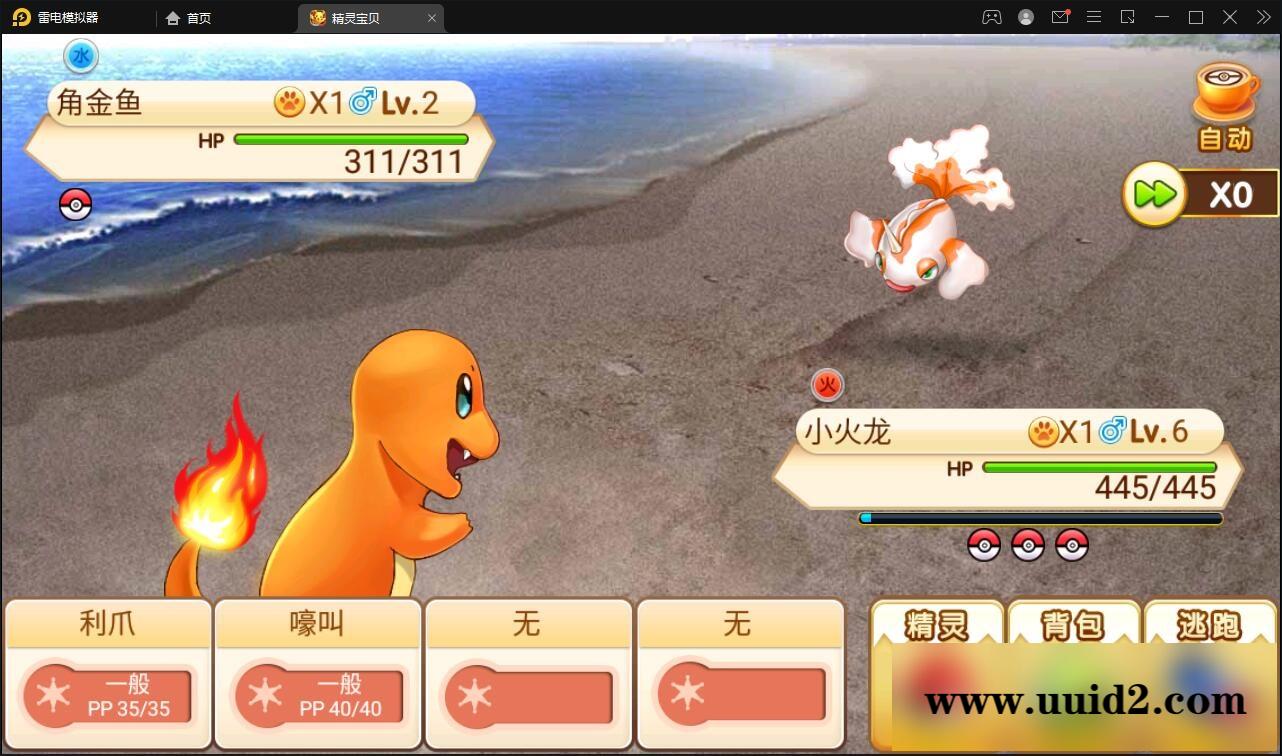
Task: Click the empty third skill slot
Action: [x=528, y=672]
